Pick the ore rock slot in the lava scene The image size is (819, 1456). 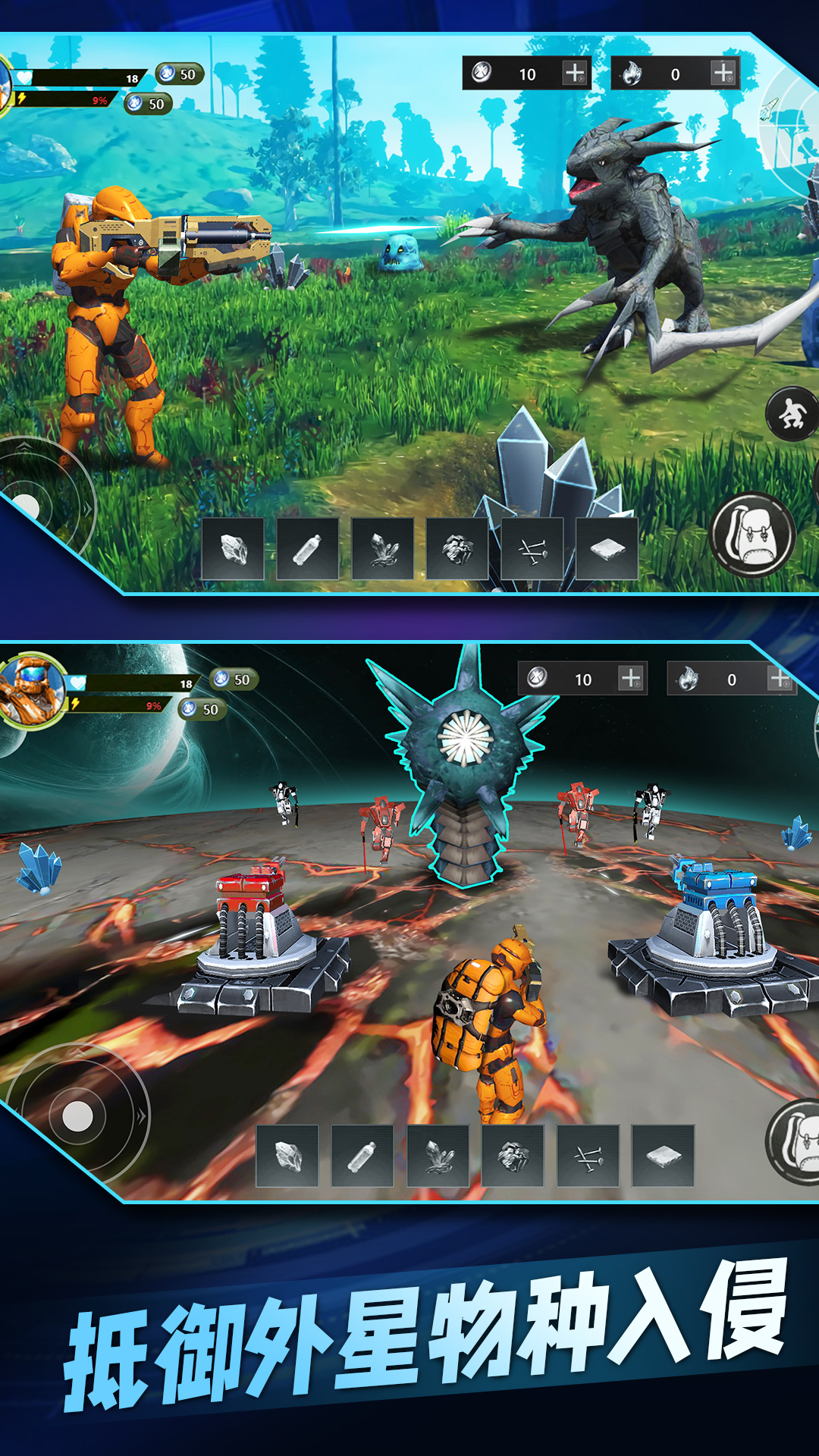pos(513,1156)
